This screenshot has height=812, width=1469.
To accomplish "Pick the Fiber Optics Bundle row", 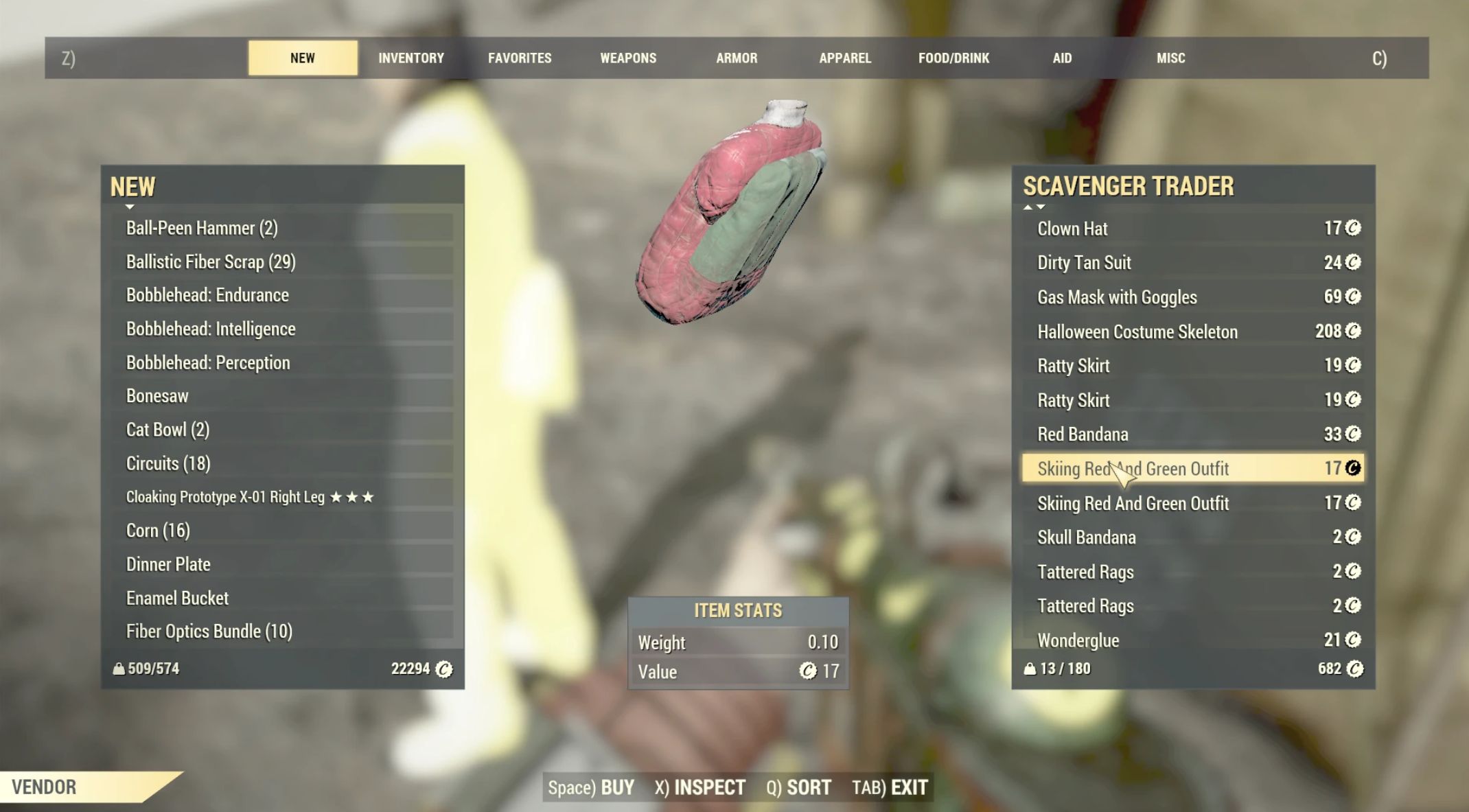I will tap(281, 631).
